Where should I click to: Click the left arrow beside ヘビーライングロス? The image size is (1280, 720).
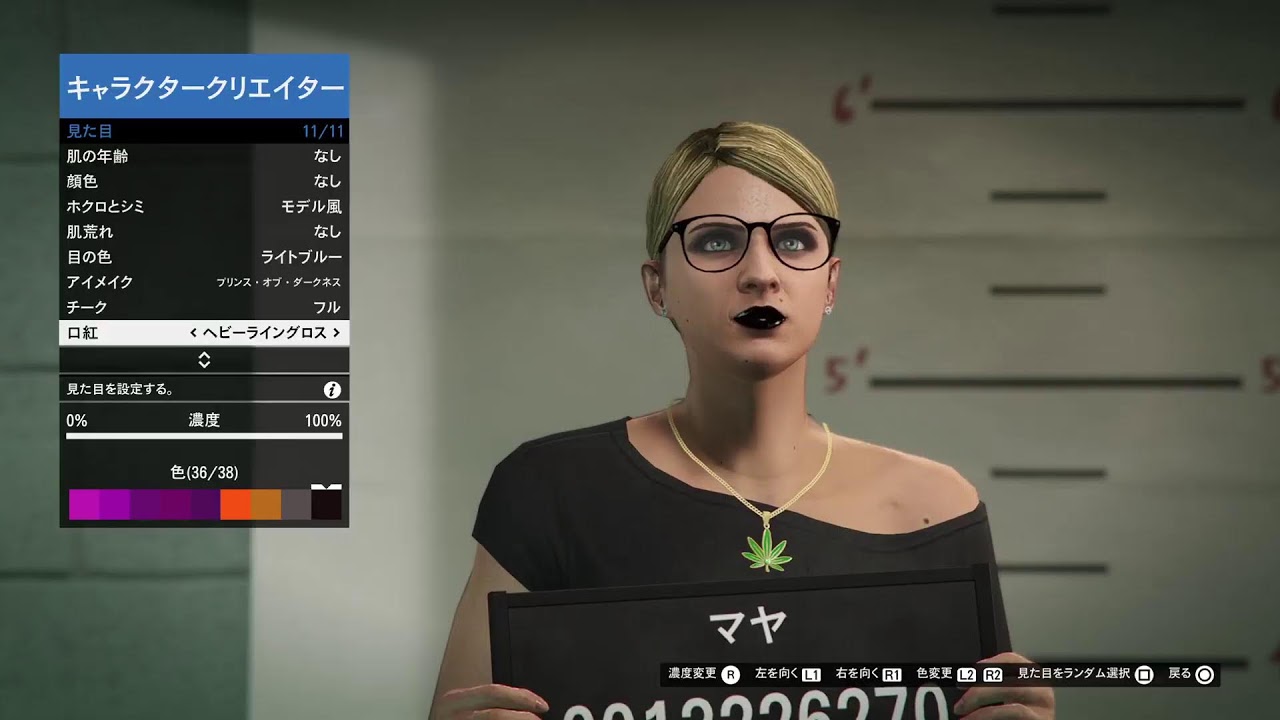point(193,333)
